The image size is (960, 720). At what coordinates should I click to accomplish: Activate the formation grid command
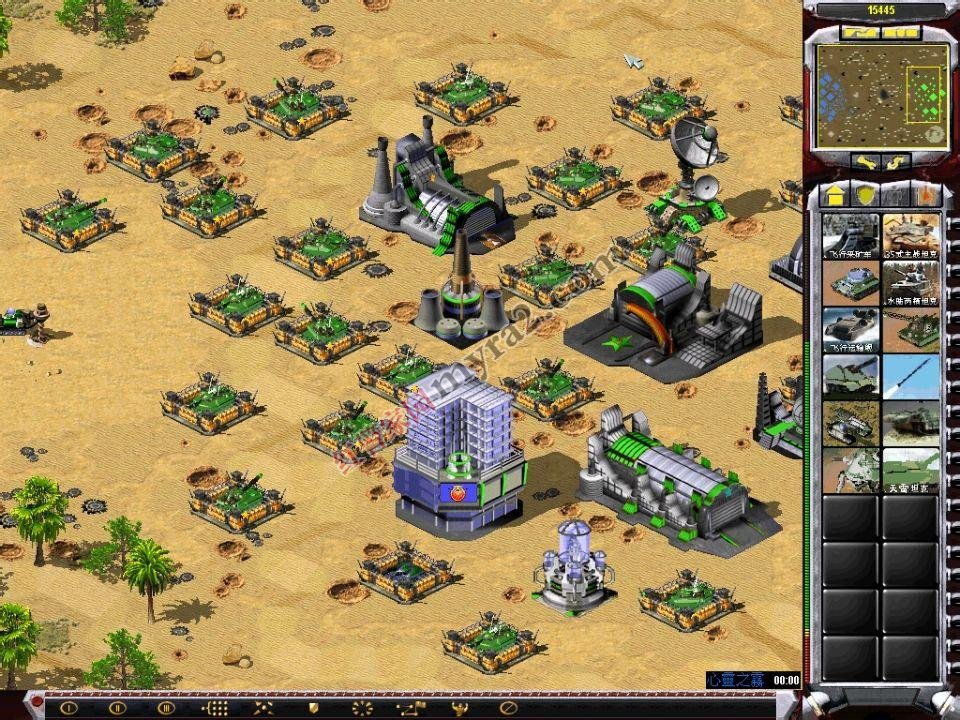click(215, 707)
